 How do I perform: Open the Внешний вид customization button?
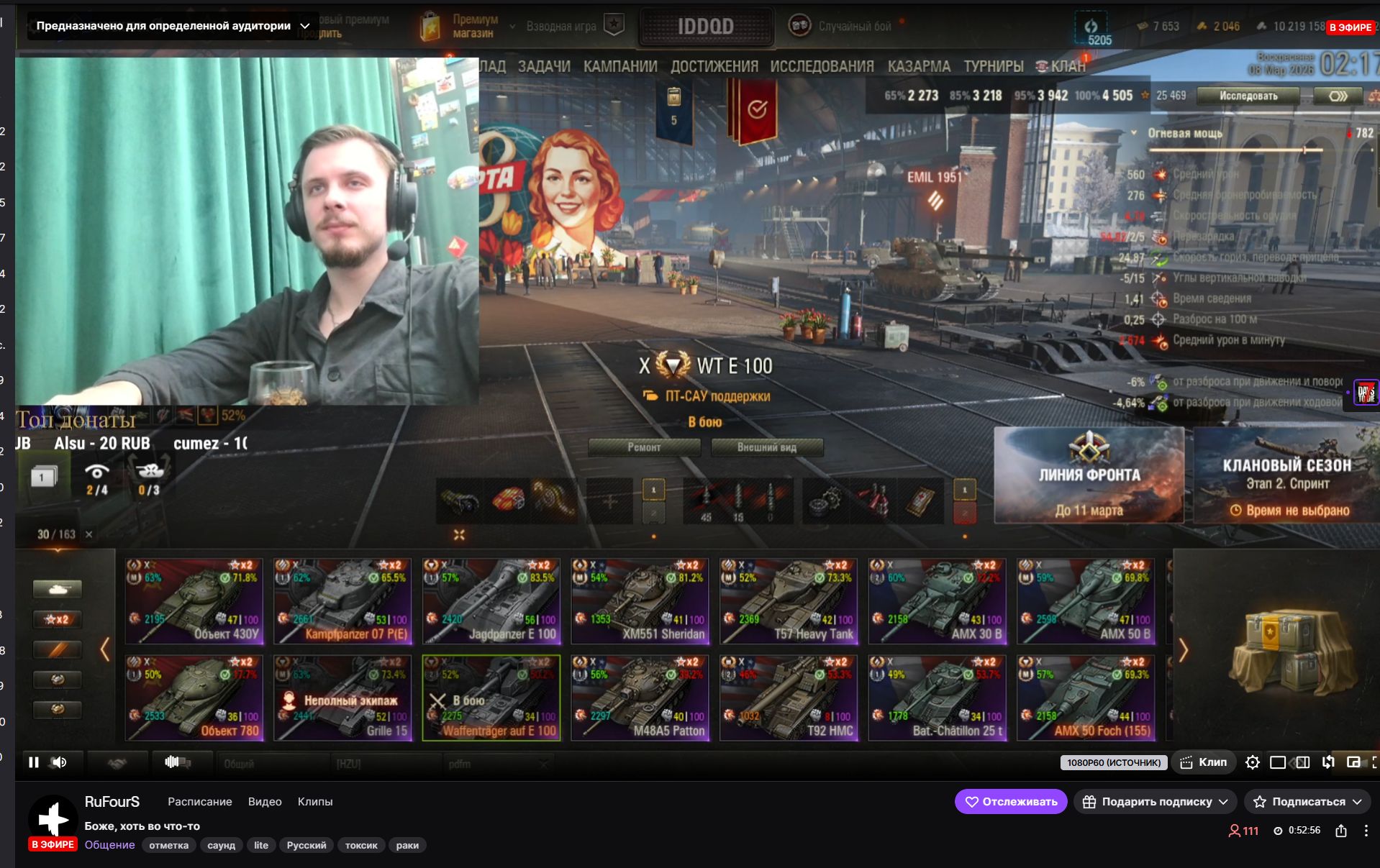(766, 447)
